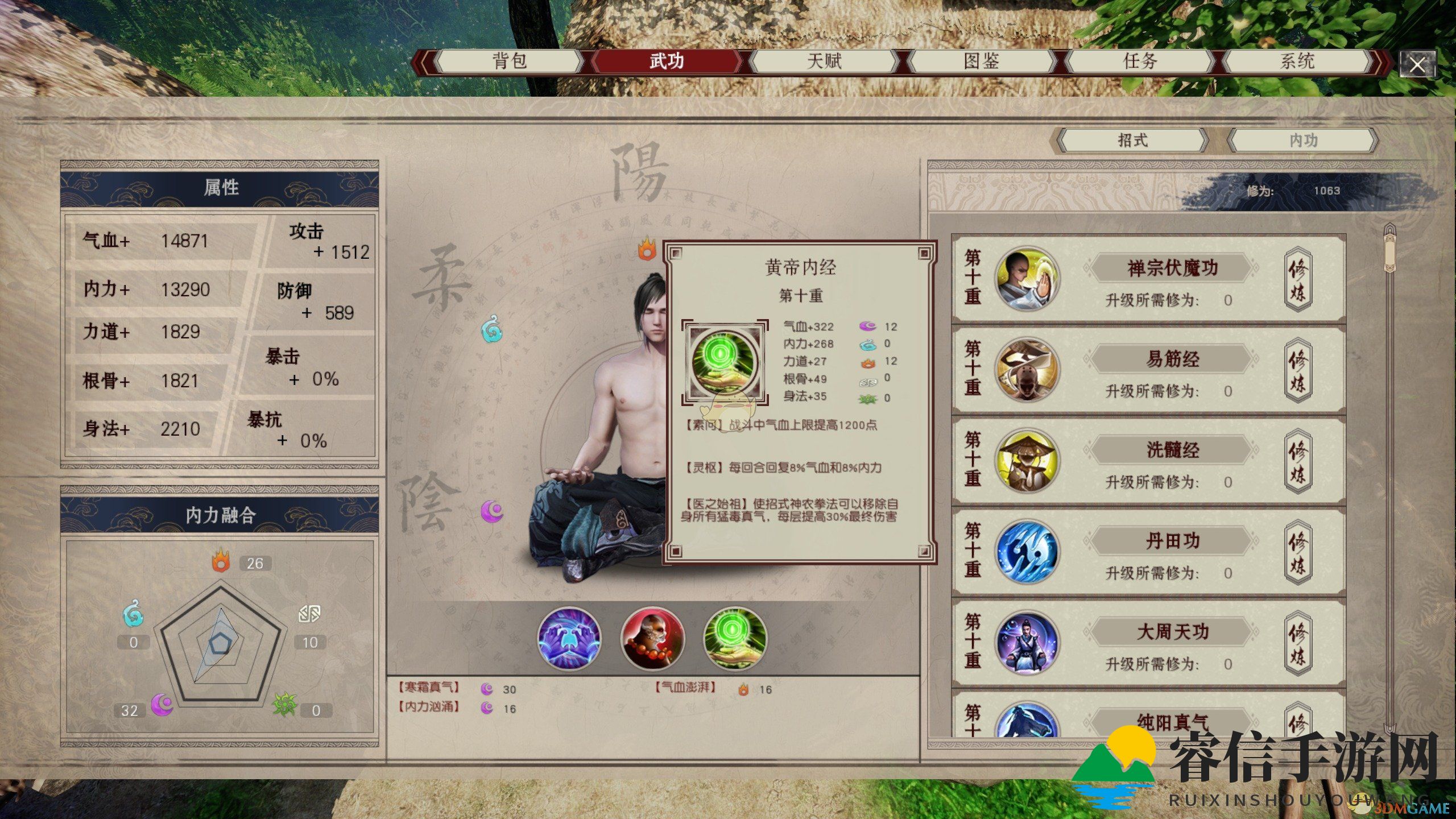Choose the 洗髓经 straw-hat figure icon

coord(1027,461)
